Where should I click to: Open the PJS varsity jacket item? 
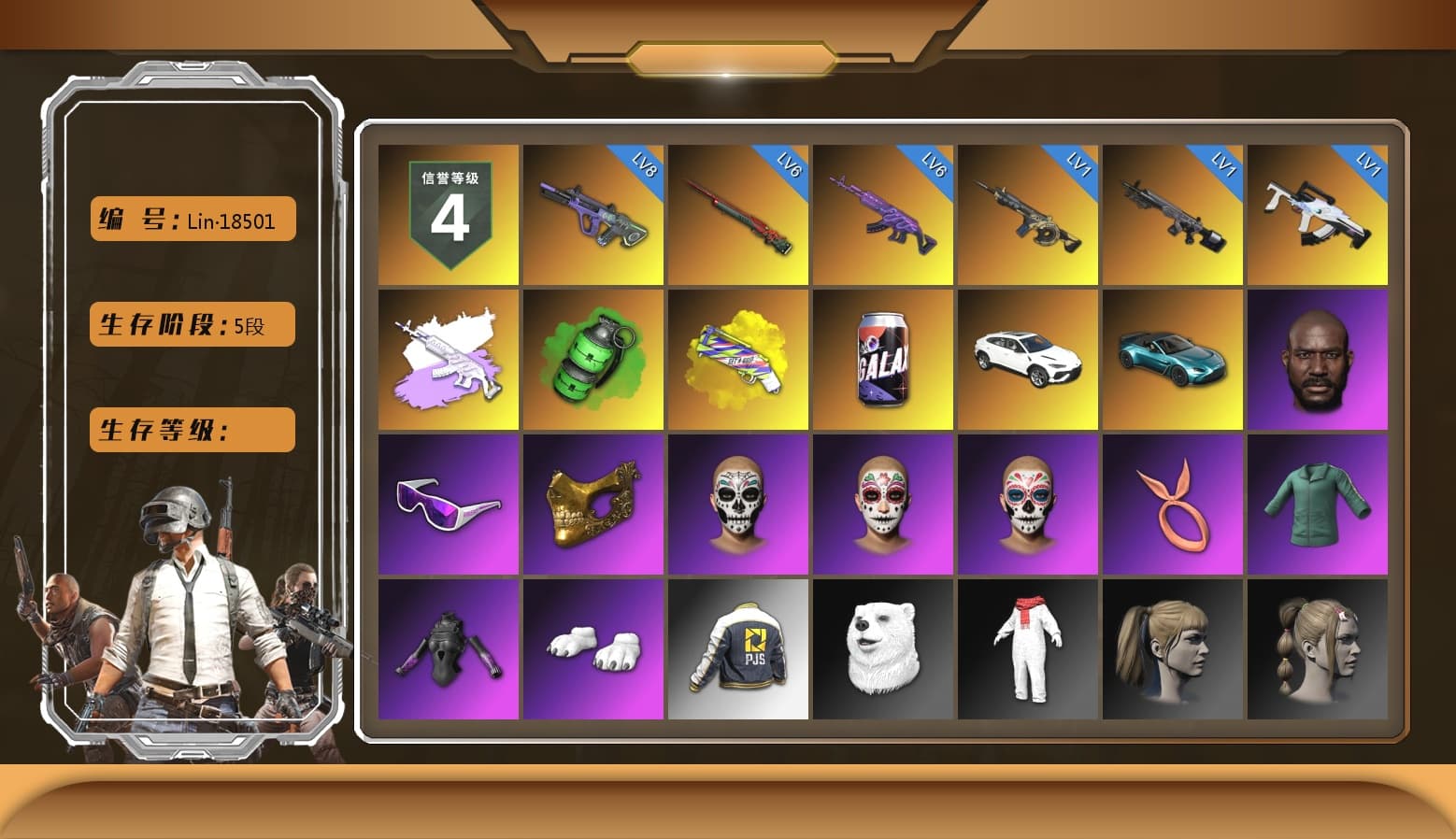(x=738, y=649)
